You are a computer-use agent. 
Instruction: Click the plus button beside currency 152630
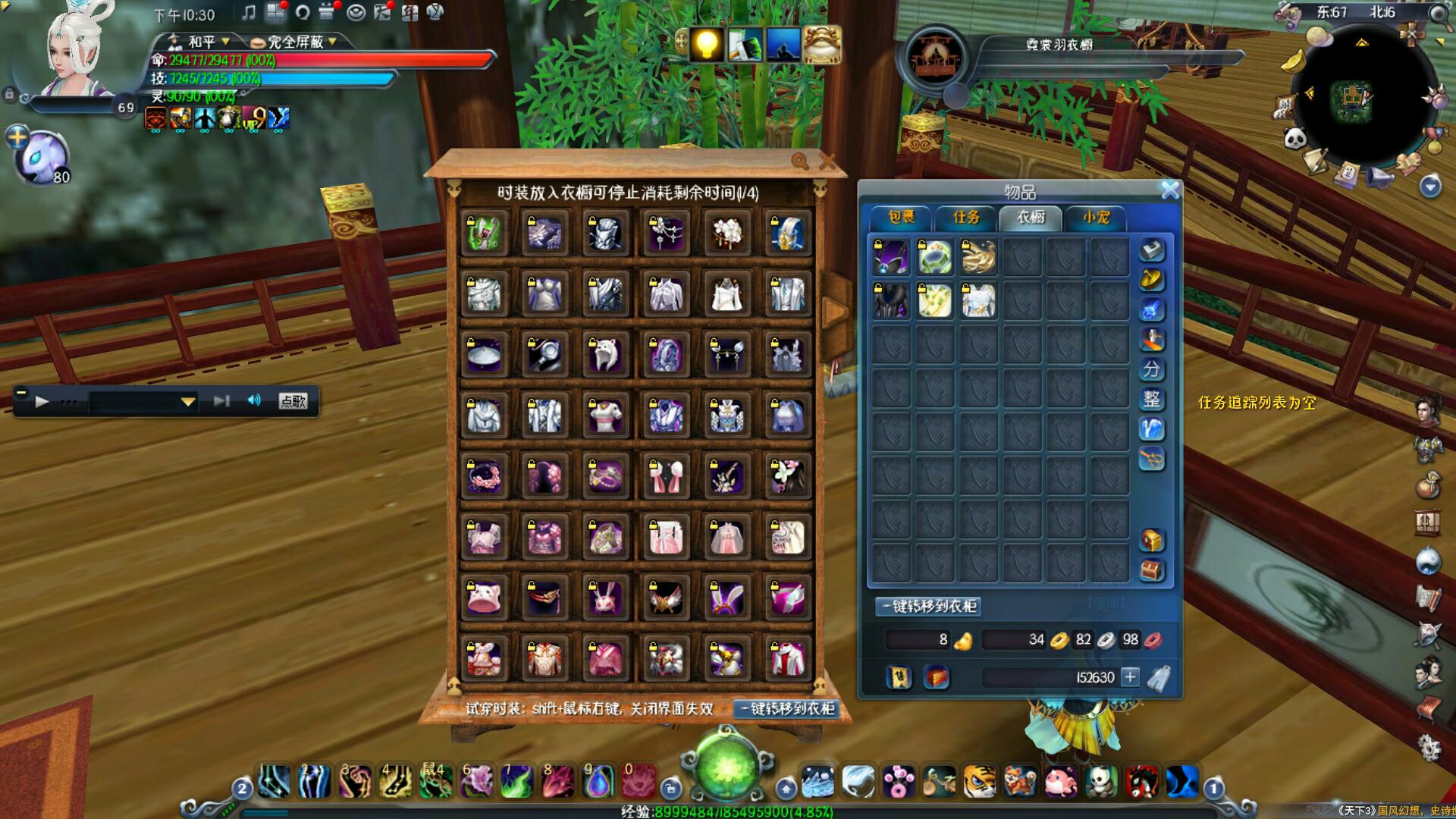pos(1130,677)
